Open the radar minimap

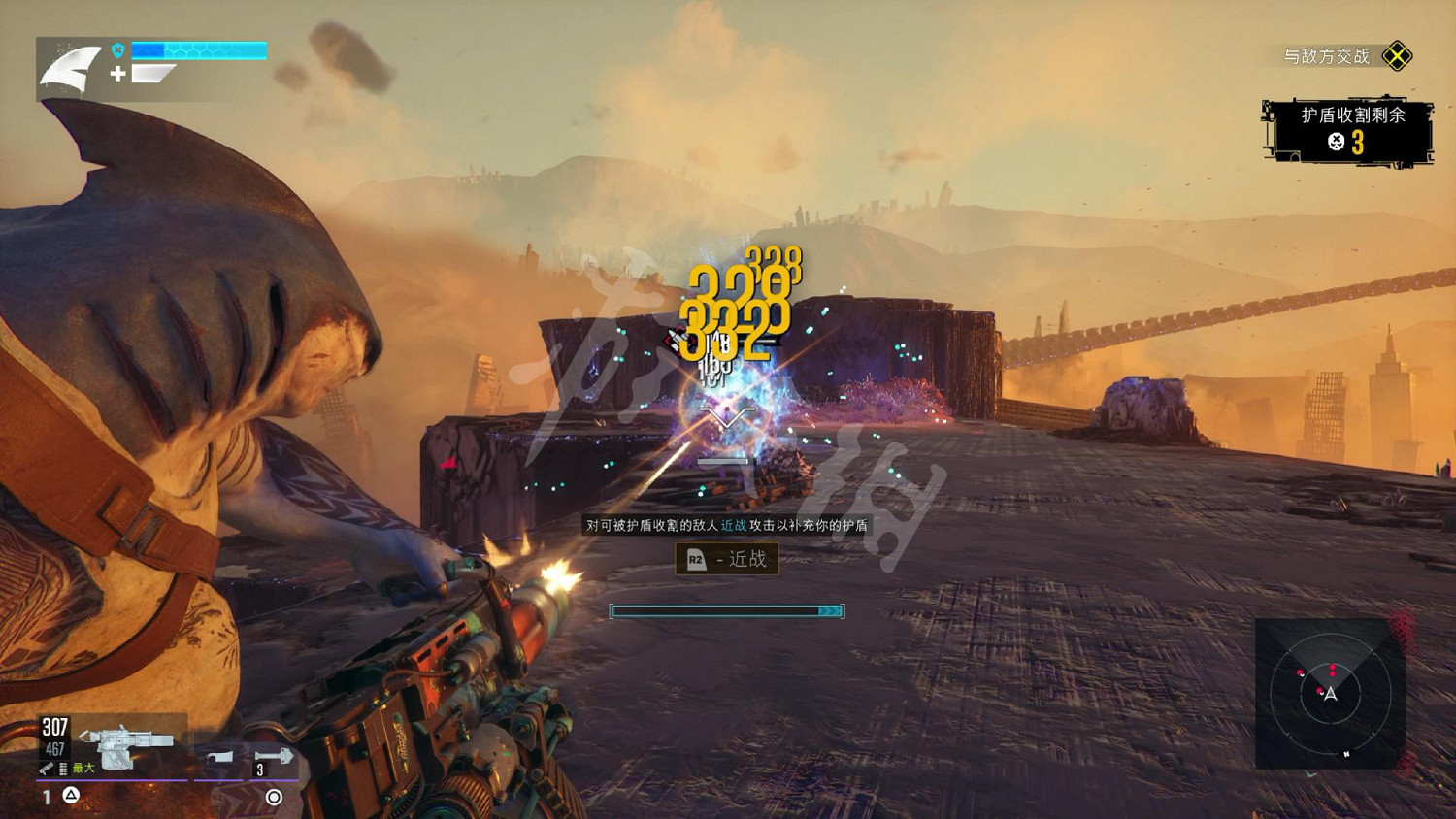1330,693
